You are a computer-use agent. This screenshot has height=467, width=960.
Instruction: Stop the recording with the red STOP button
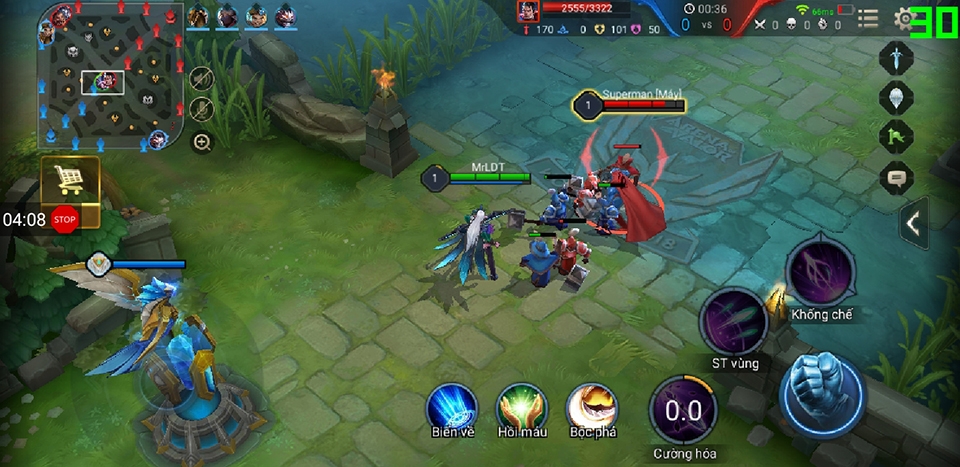point(65,219)
